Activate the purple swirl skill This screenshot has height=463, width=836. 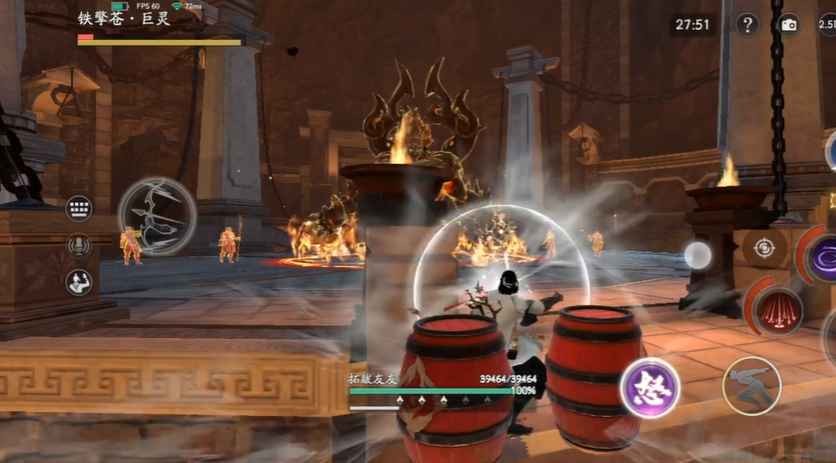tap(826, 256)
